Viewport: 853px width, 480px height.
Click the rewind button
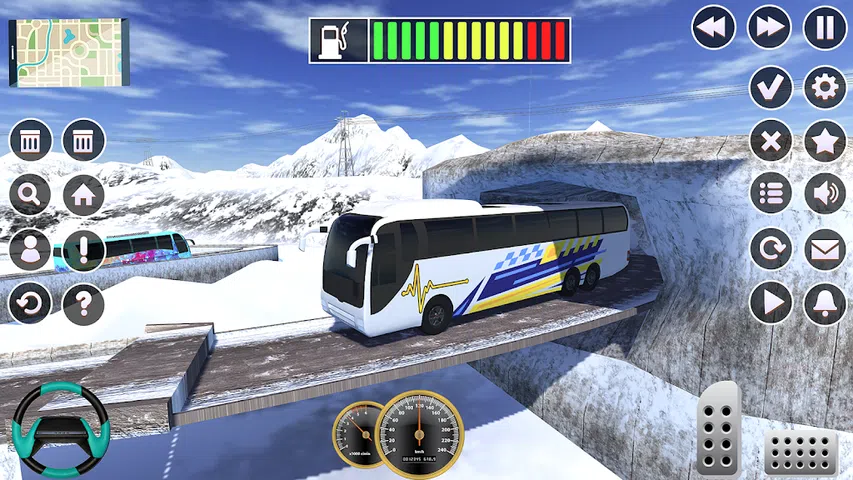[x=713, y=28]
